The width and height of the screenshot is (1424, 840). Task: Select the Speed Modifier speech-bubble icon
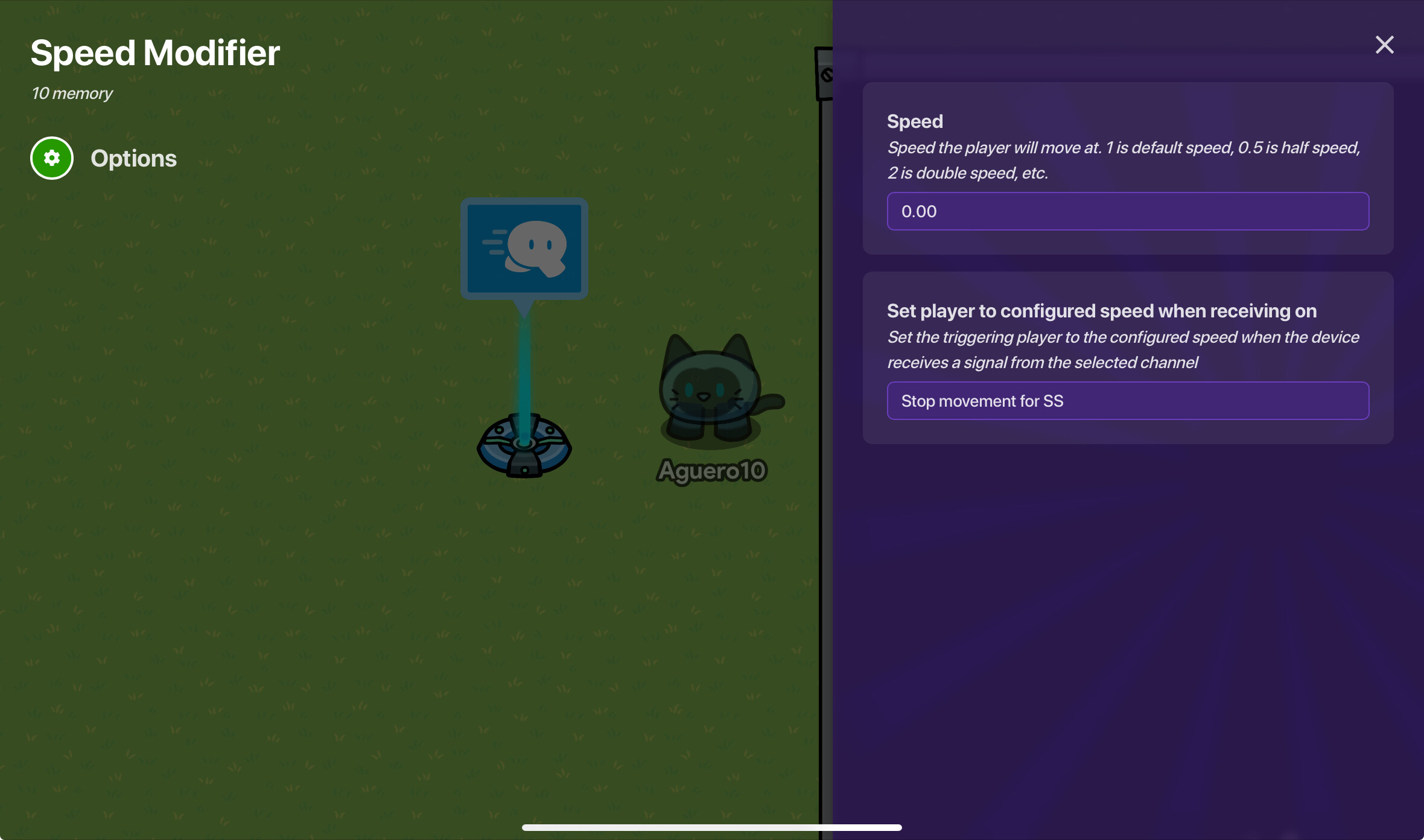point(524,247)
